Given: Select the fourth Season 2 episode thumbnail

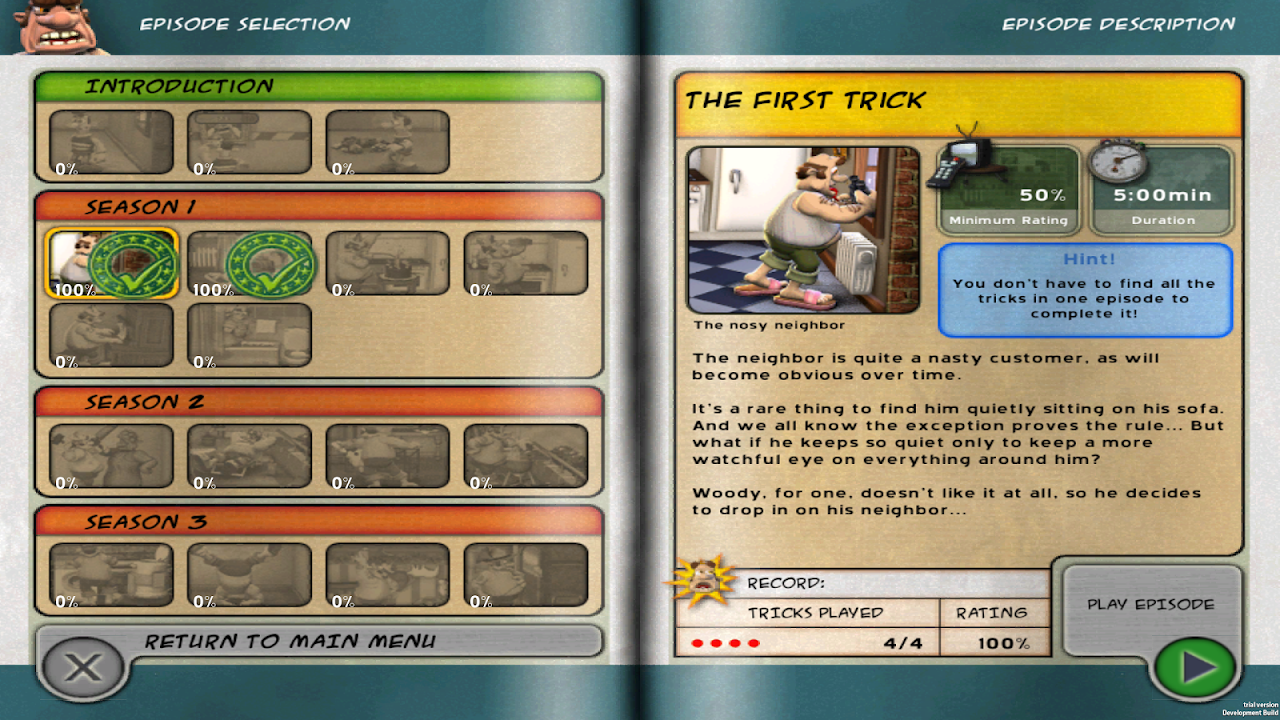Looking at the screenshot, I should (x=524, y=455).
